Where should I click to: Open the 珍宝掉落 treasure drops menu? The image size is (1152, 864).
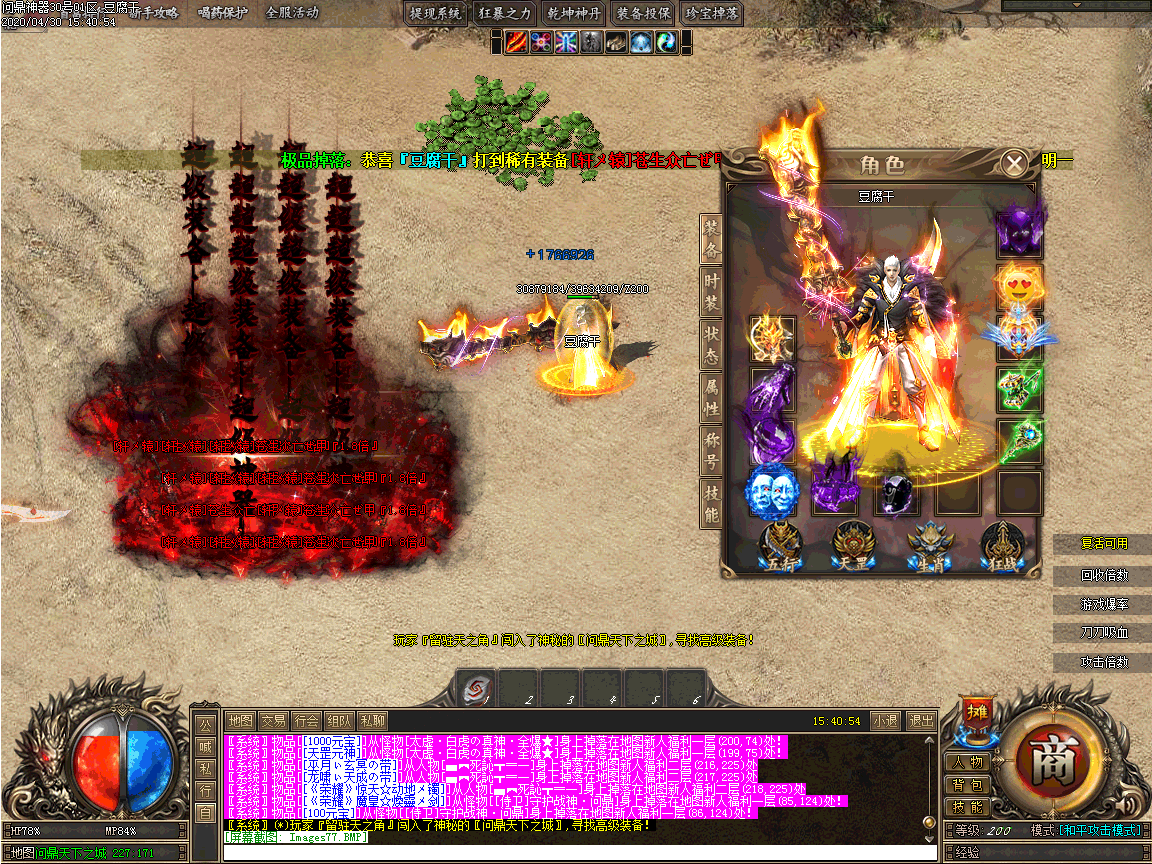(712, 13)
